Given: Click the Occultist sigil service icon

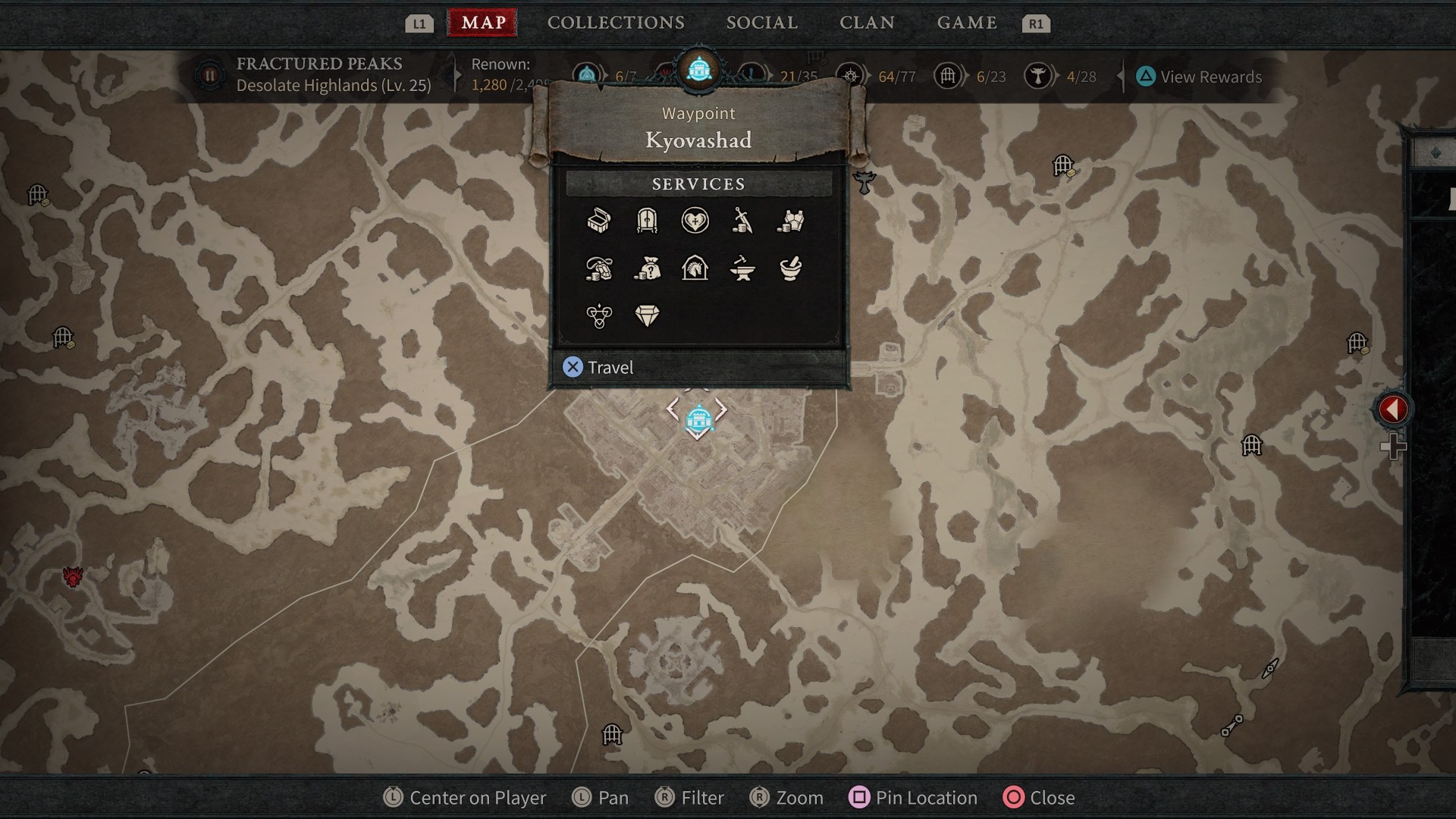Looking at the screenshot, I should (599, 315).
